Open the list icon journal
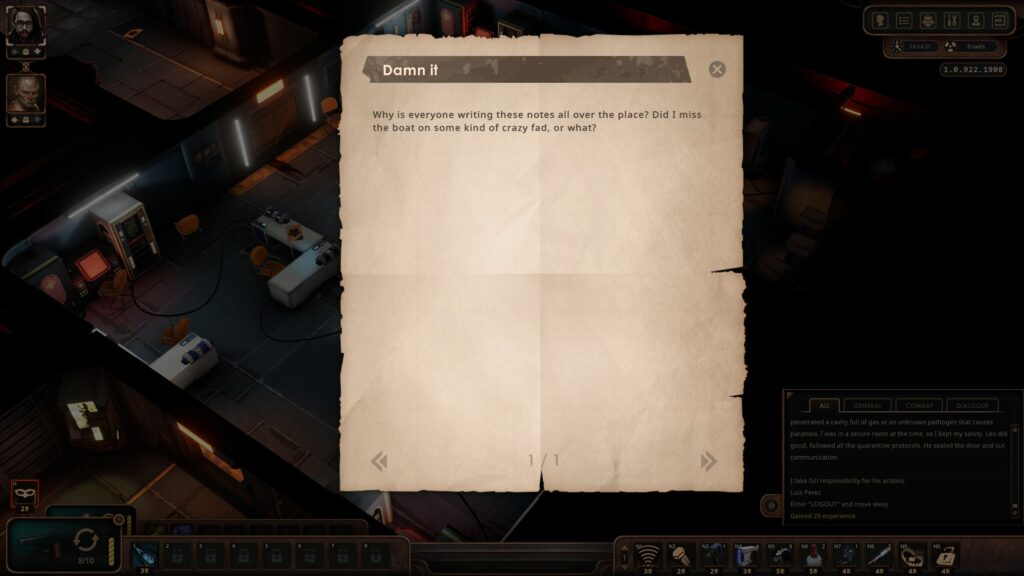 904,20
